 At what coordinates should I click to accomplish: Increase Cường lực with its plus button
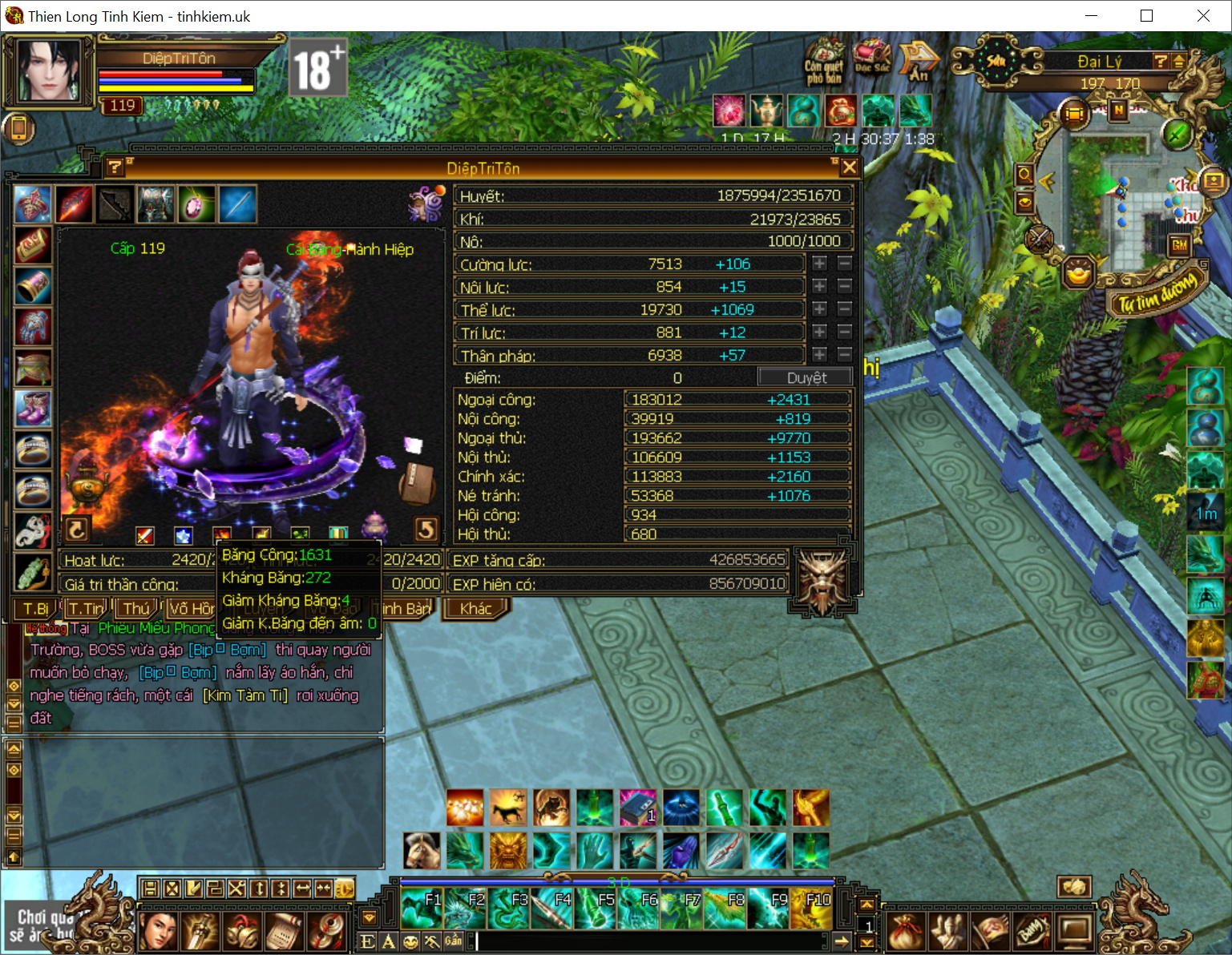click(x=819, y=263)
